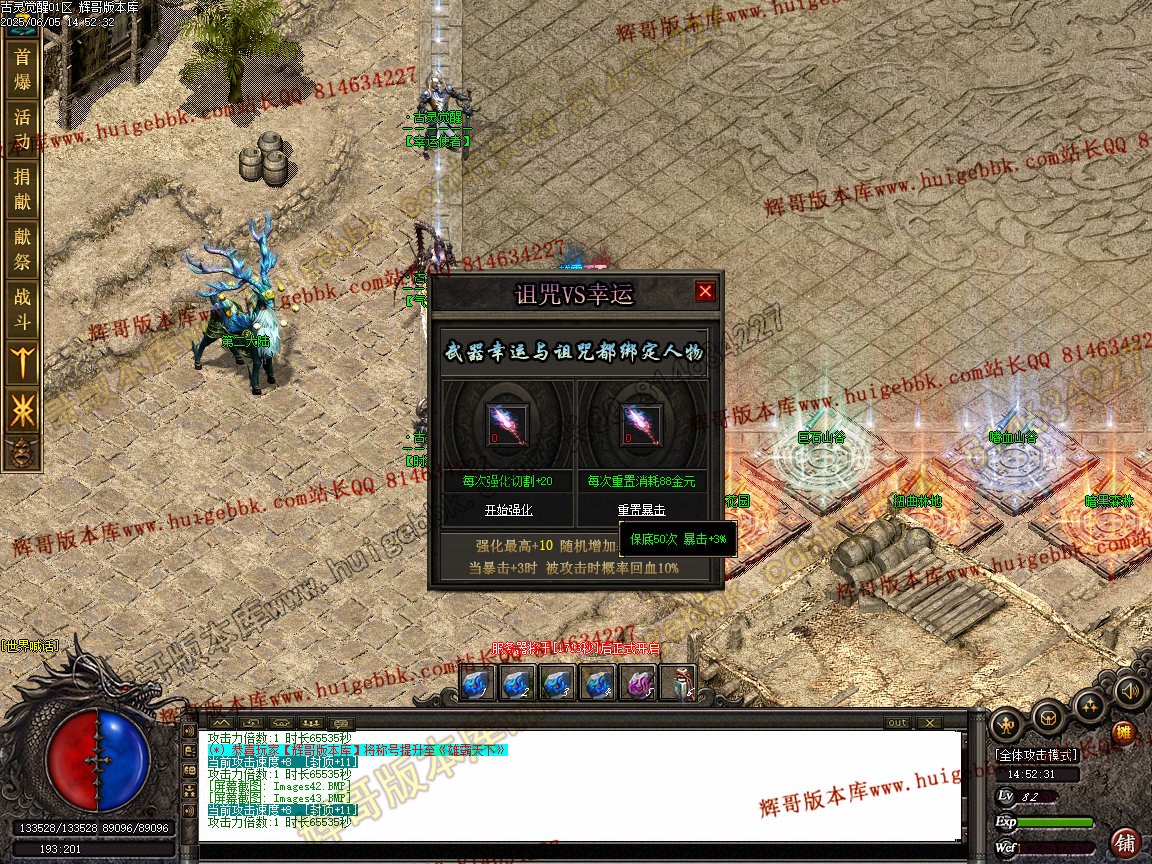Open the 捐献 donation menu
This screenshot has height=864, width=1152.
tap(22, 190)
